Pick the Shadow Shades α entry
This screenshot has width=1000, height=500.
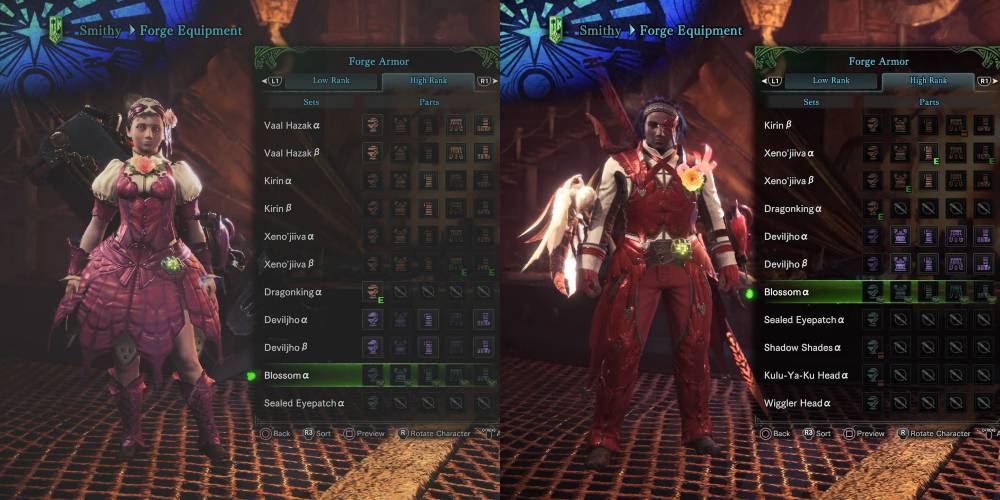[x=804, y=348]
